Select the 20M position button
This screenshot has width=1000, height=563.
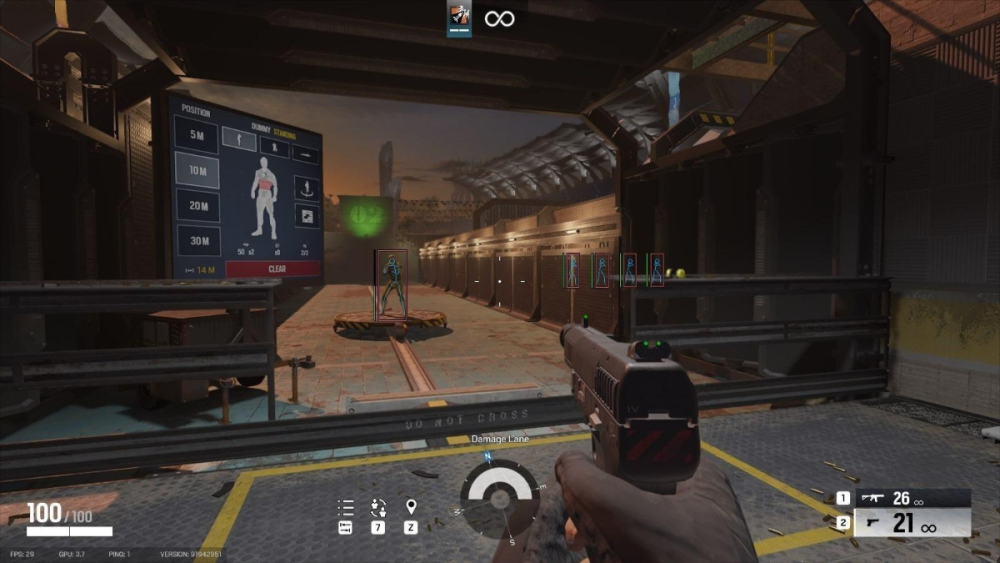(x=198, y=206)
